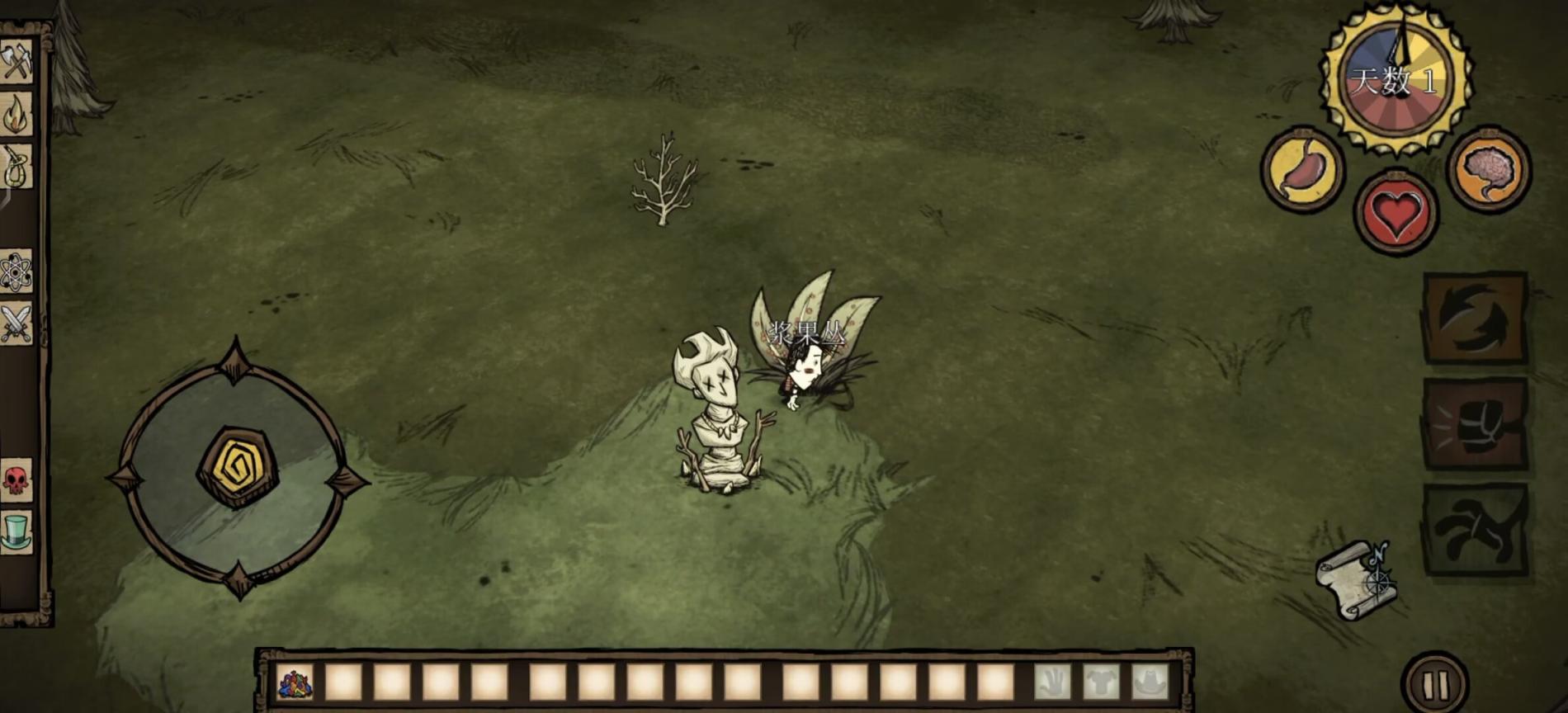Click the head equipment slot
Screen dimensions: 1568x713
pos(1150,683)
